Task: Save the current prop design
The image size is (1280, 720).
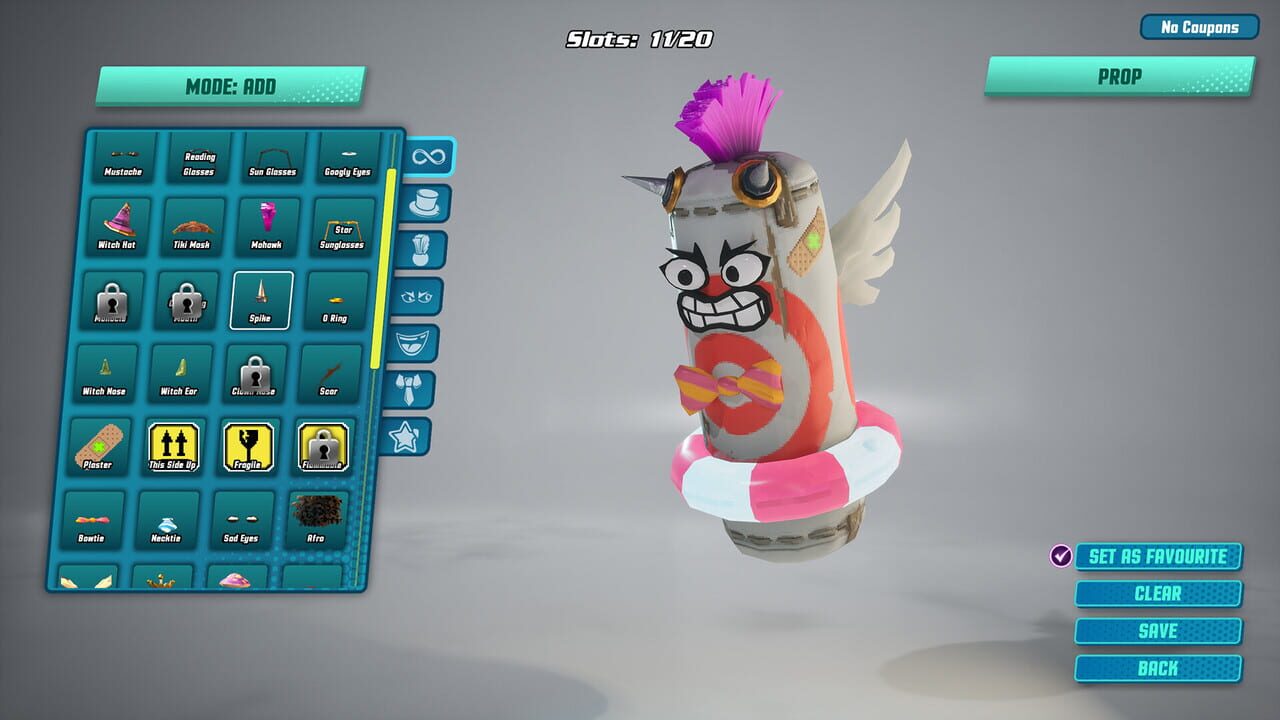Action: (1157, 630)
